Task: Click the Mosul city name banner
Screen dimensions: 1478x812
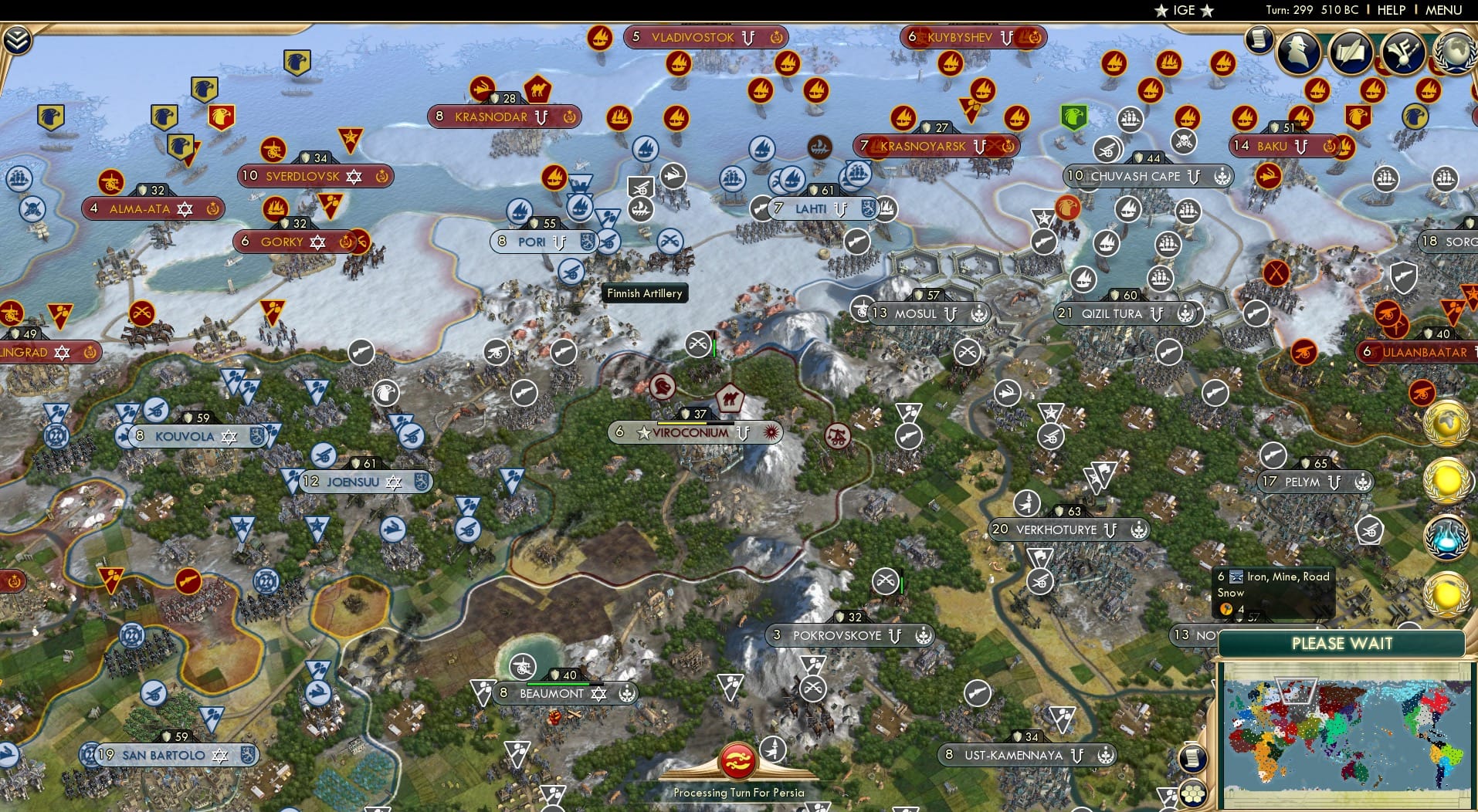Action: click(915, 313)
